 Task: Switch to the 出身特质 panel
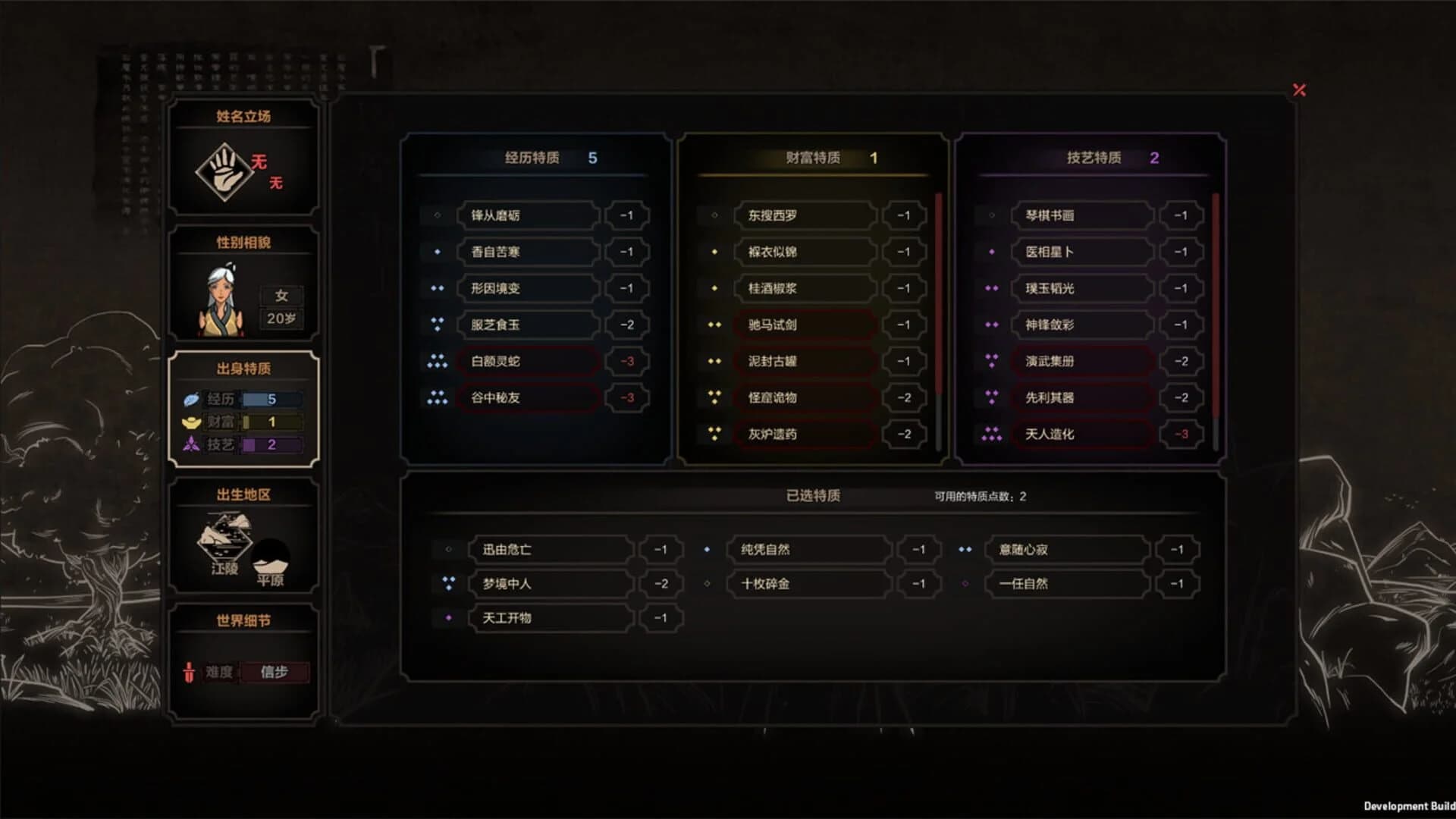click(x=243, y=367)
